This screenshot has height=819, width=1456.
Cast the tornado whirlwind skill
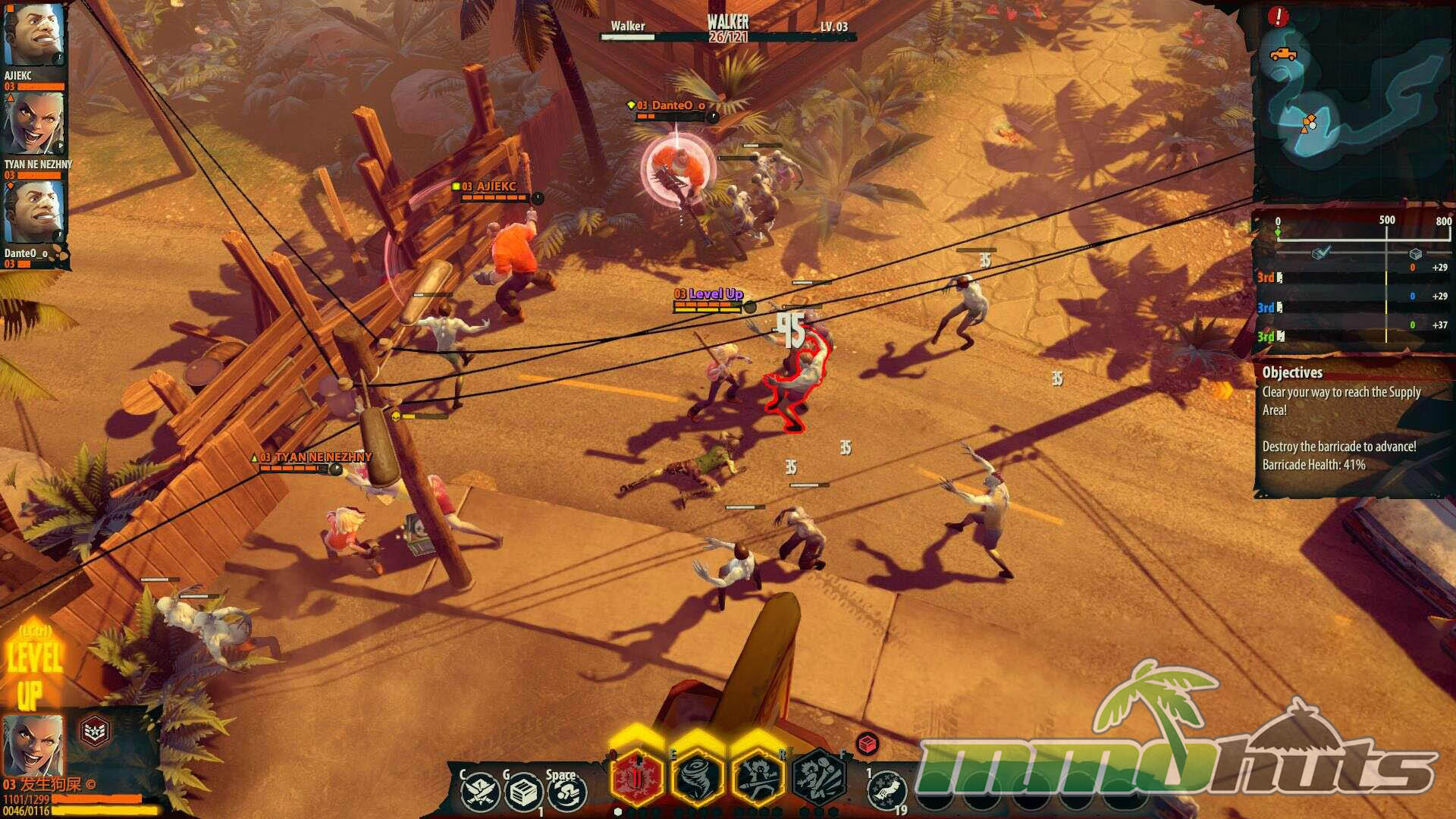[697, 777]
